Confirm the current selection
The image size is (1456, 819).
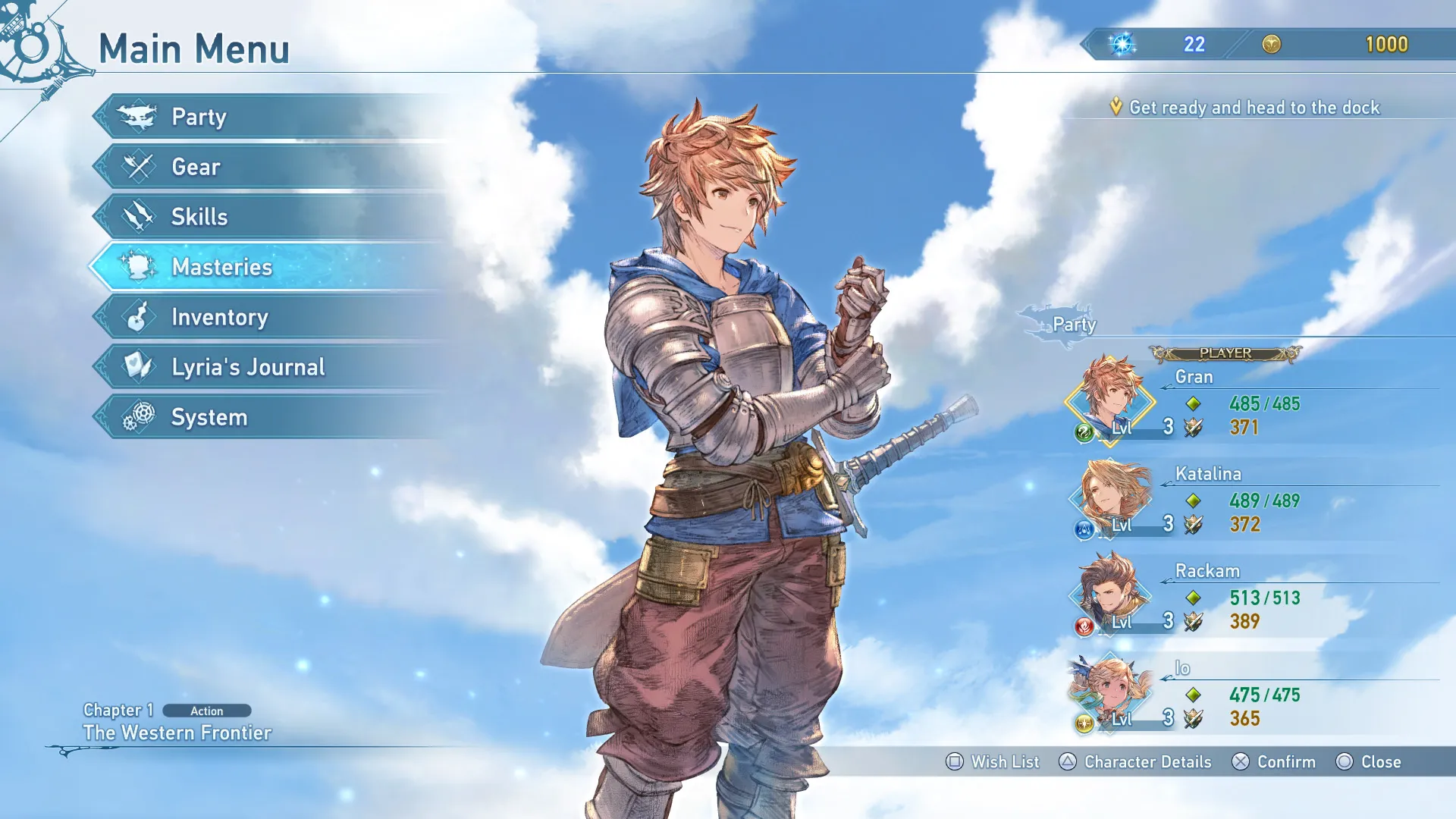1273,761
